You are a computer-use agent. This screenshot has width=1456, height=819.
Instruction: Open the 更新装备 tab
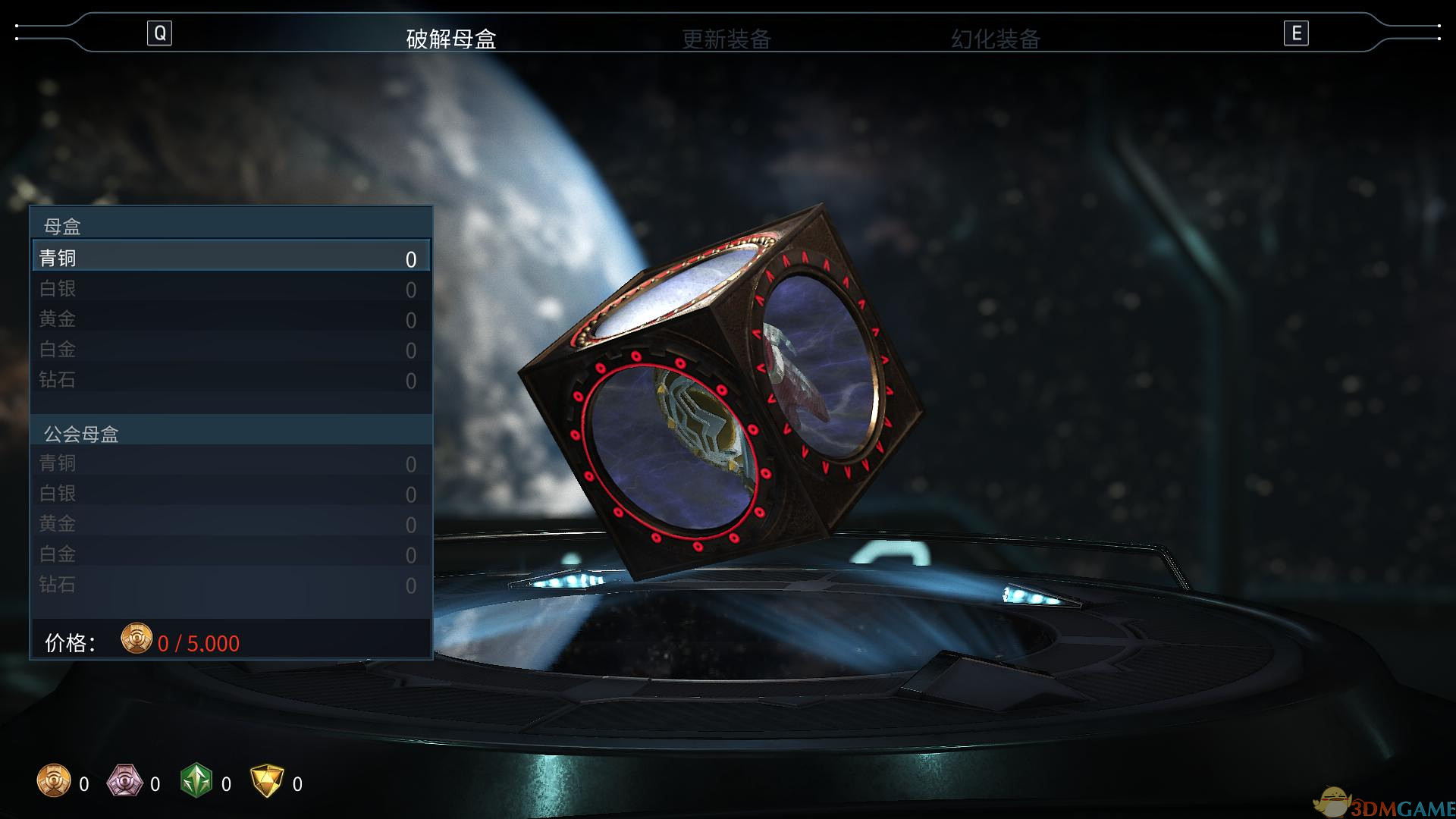(726, 39)
